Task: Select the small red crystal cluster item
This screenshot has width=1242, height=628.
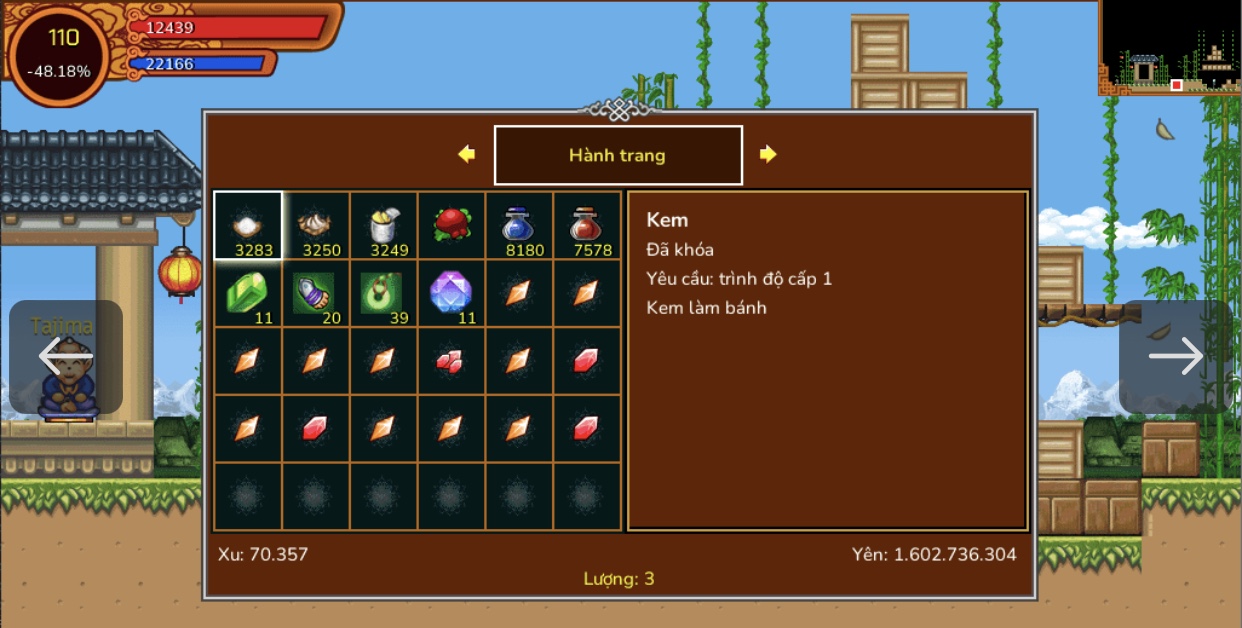Action: tap(452, 362)
